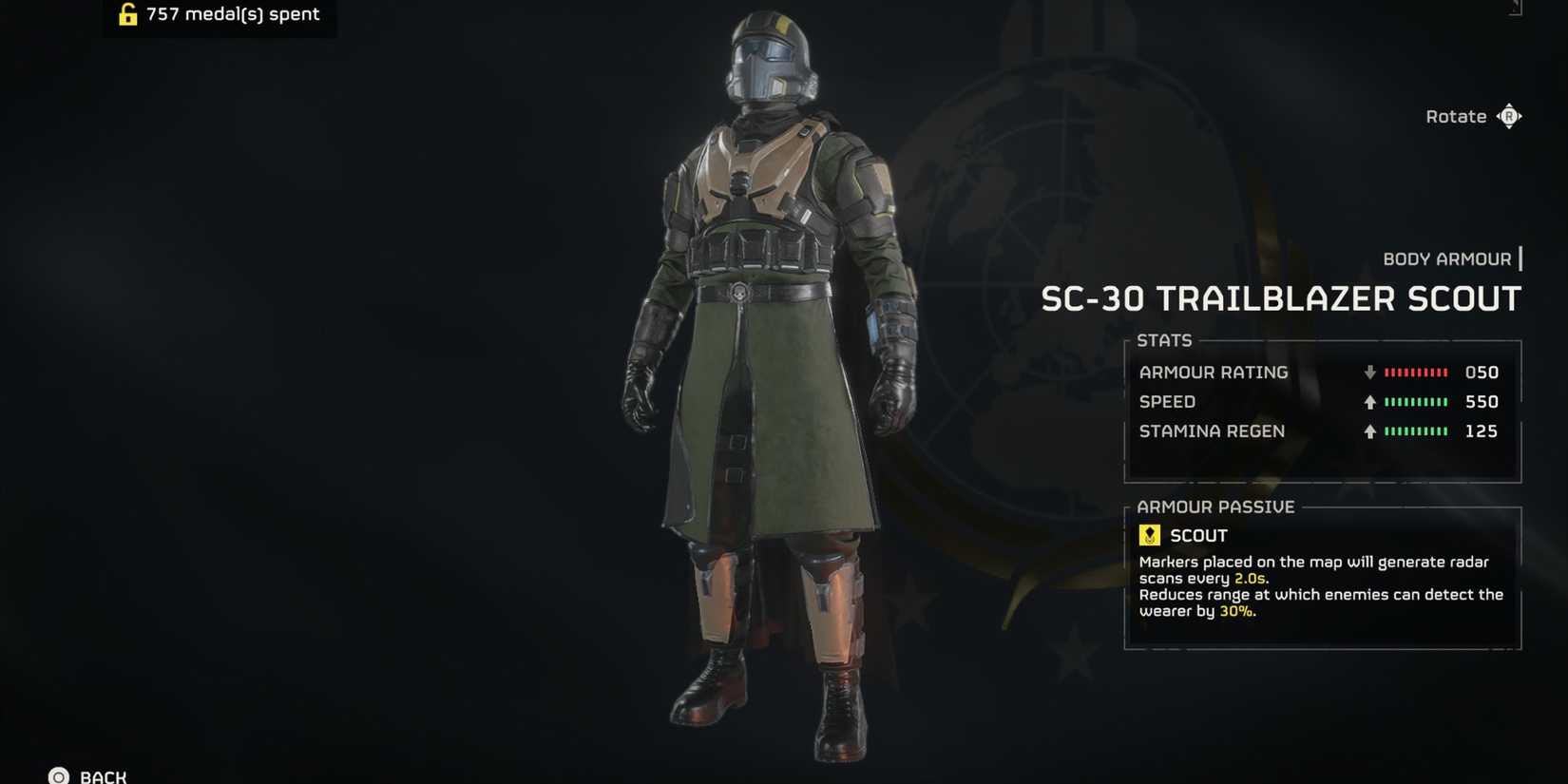Expand the STATS panel header
Image resolution: width=1568 pixels, height=784 pixels.
click(1165, 340)
